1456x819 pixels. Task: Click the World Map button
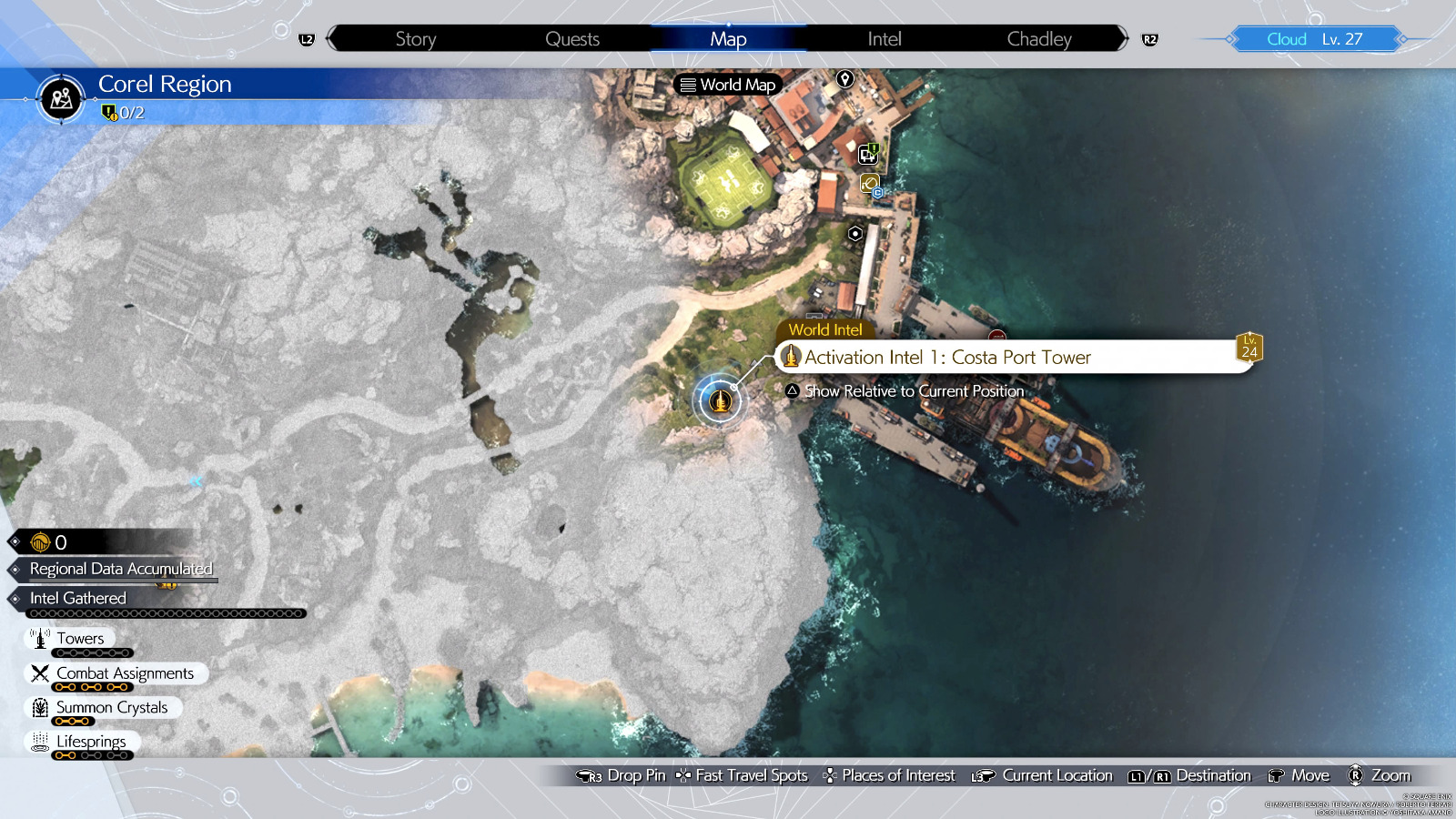pos(728,85)
